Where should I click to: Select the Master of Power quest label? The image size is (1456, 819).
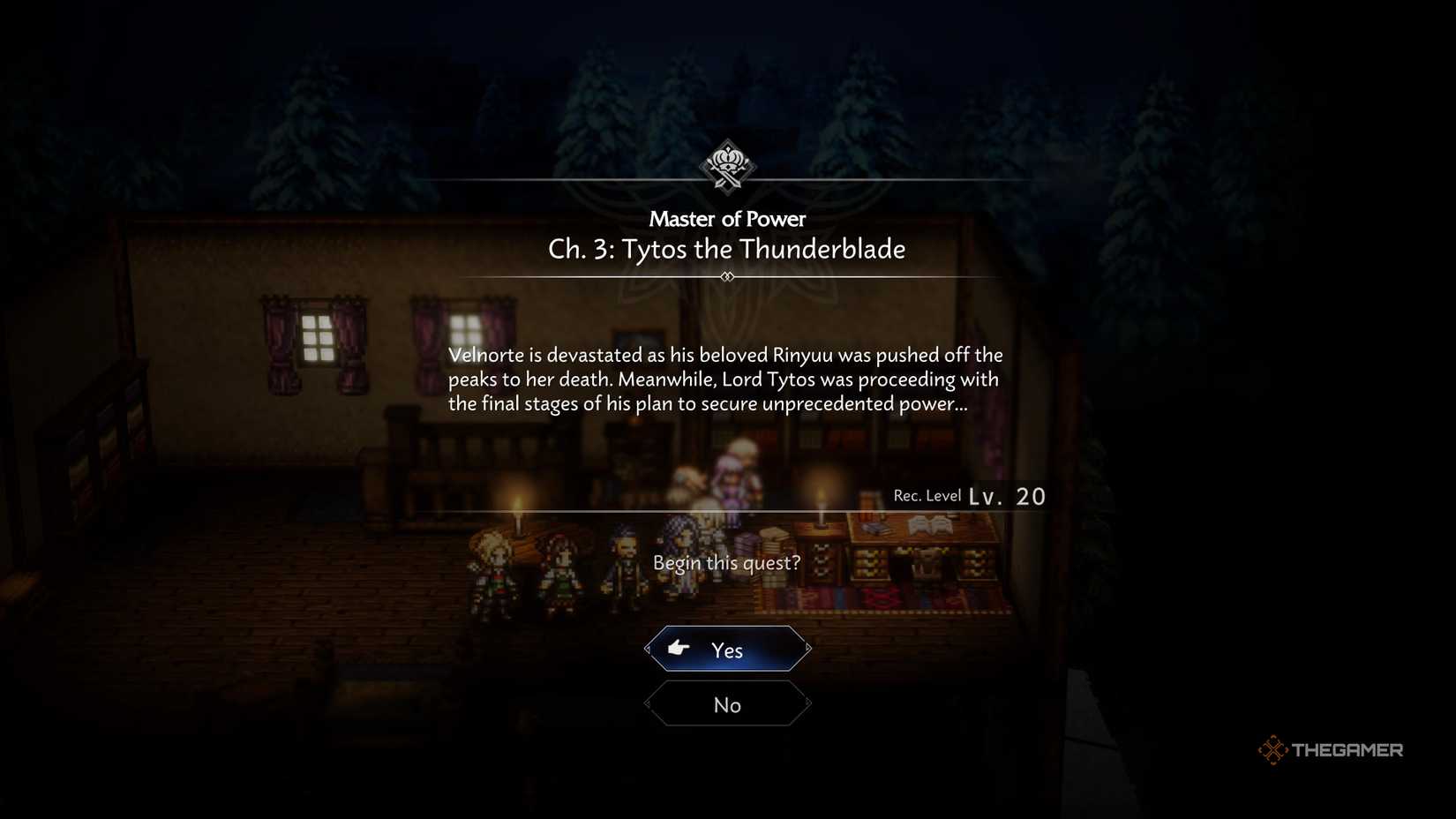pyautogui.click(x=726, y=219)
